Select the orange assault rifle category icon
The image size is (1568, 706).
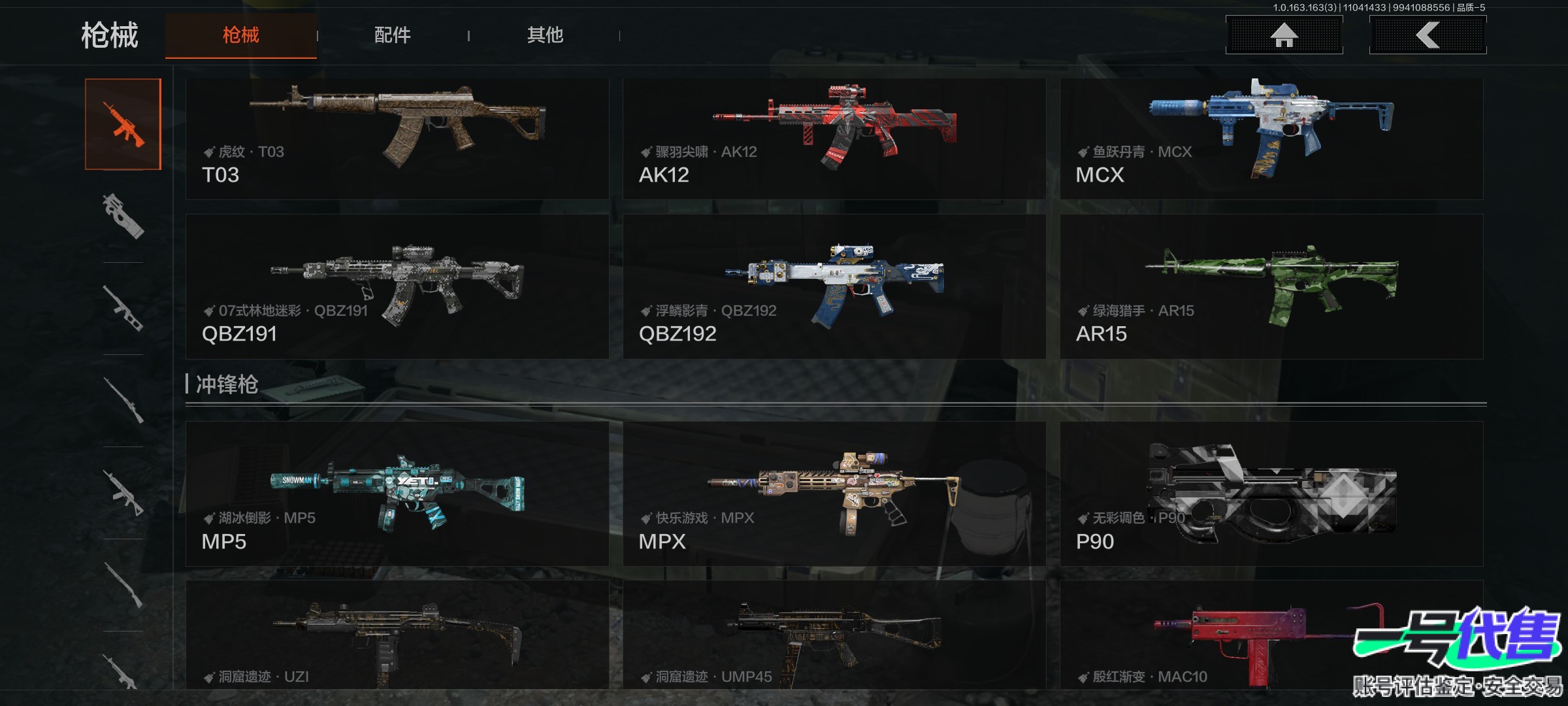(123, 124)
